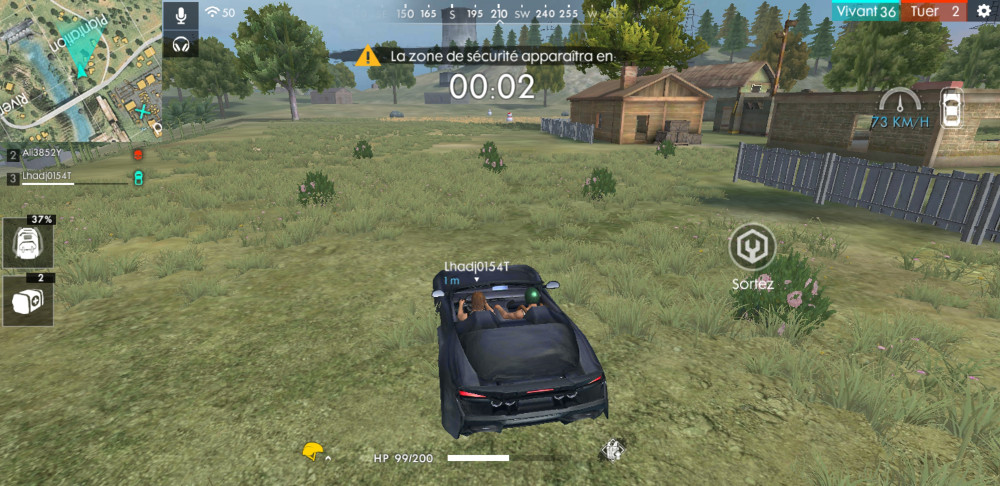
Task: Use the medkit slot
Action: [x=28, y=302]
